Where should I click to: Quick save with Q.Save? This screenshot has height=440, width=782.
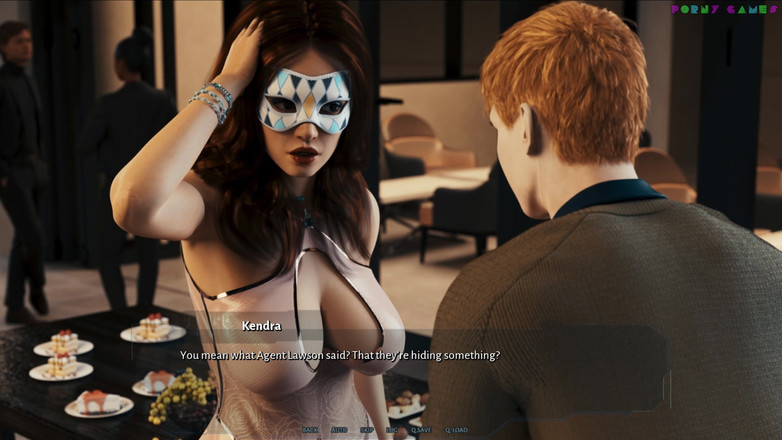(x=420, y=430)
